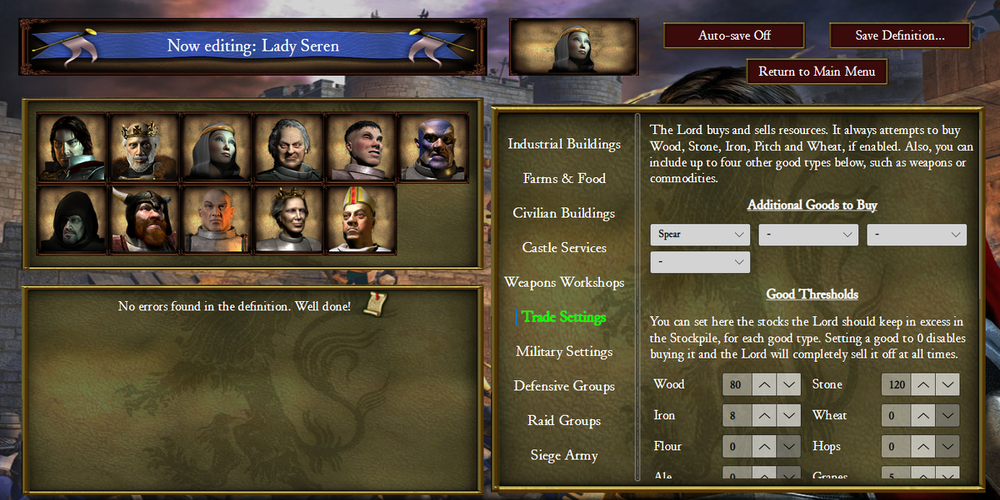The width and height of the screenshot is (1000, 500).
Task: Choose the hooded dark-cloaked lord portrait
Action: (72, 220)
